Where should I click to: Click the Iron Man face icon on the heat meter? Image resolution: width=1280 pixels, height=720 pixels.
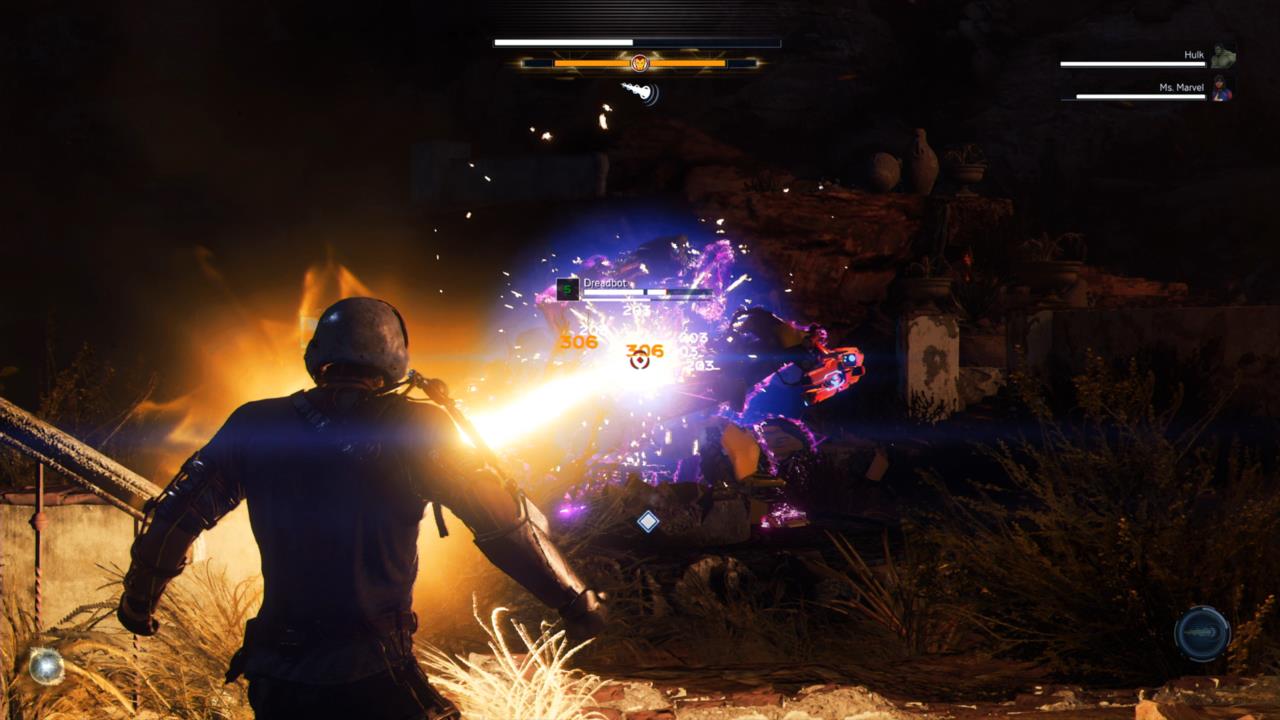coord(640,62)
